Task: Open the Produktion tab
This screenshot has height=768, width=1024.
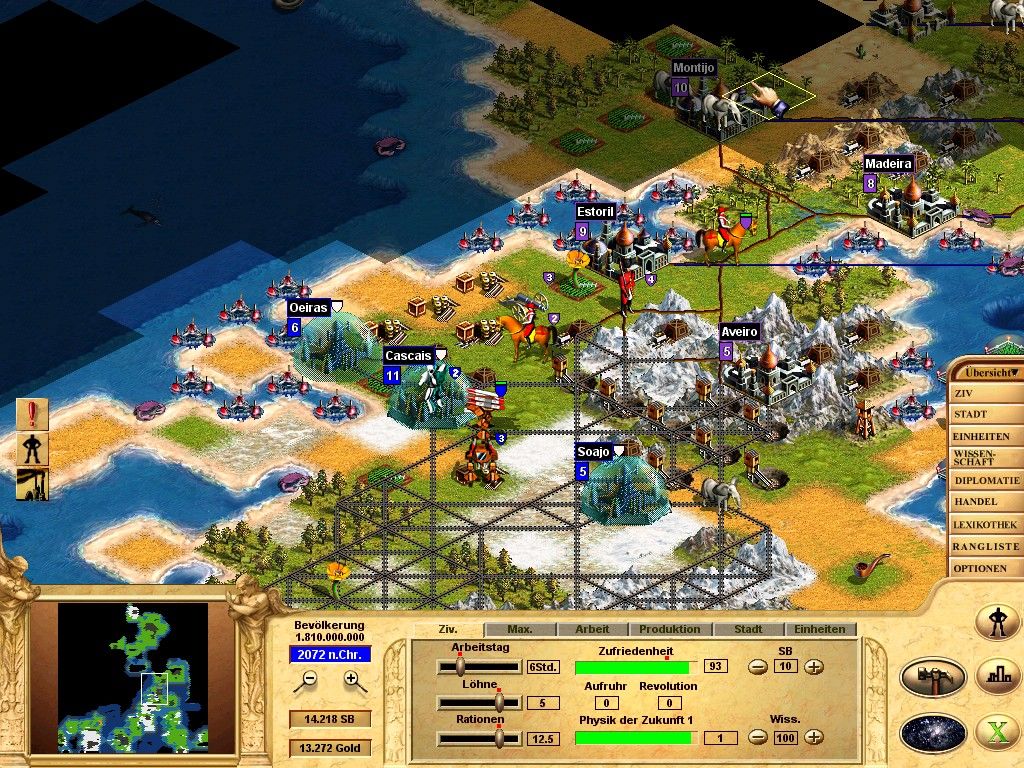Action: 669,630
